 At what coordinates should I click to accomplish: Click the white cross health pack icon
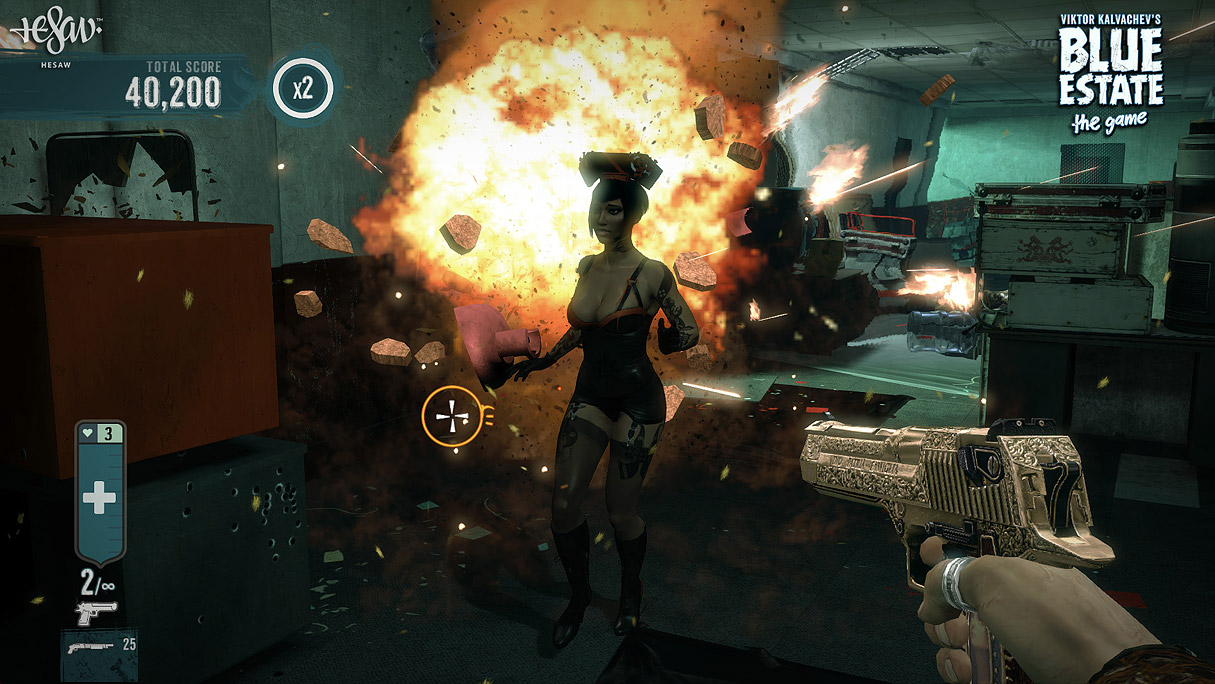point(99,497)
